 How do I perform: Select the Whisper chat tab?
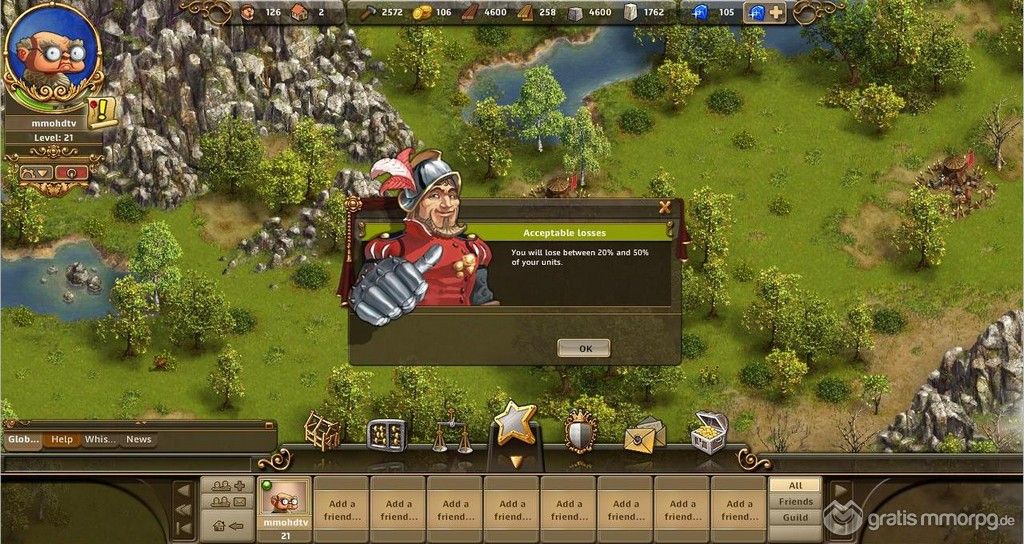tap(100, 439)
